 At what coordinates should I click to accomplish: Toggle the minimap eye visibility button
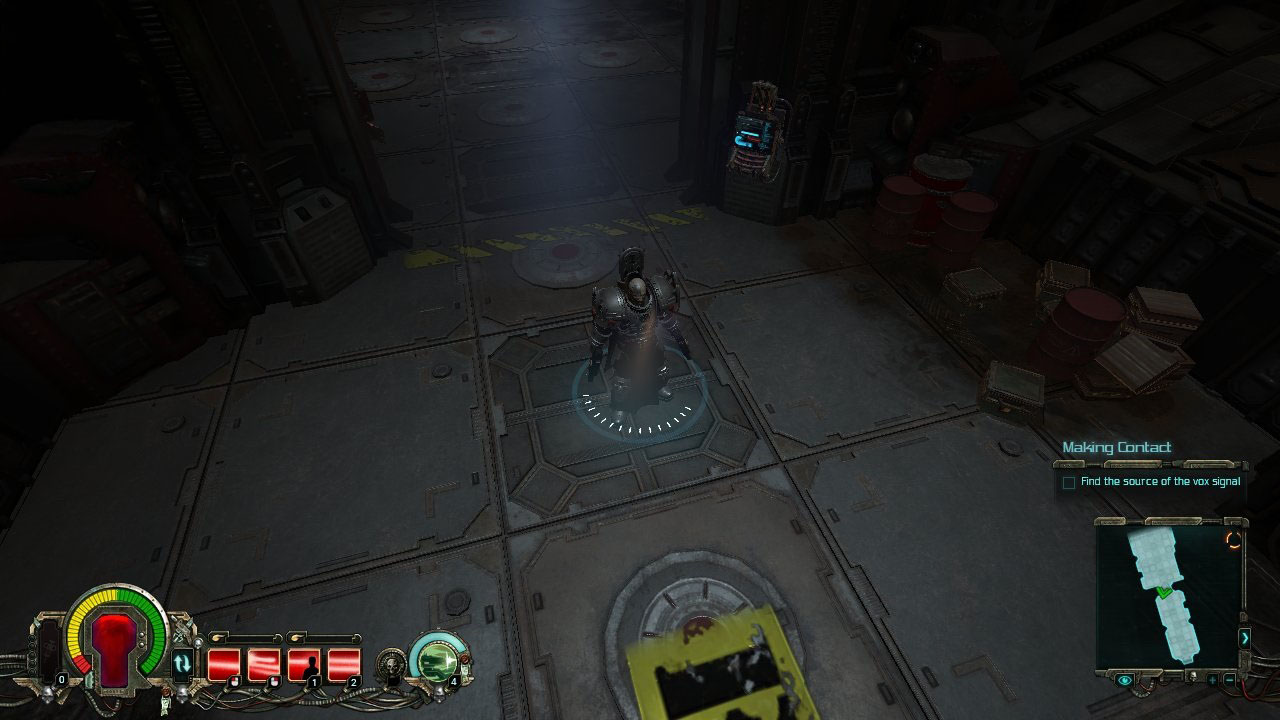(x=1125, y=680)
